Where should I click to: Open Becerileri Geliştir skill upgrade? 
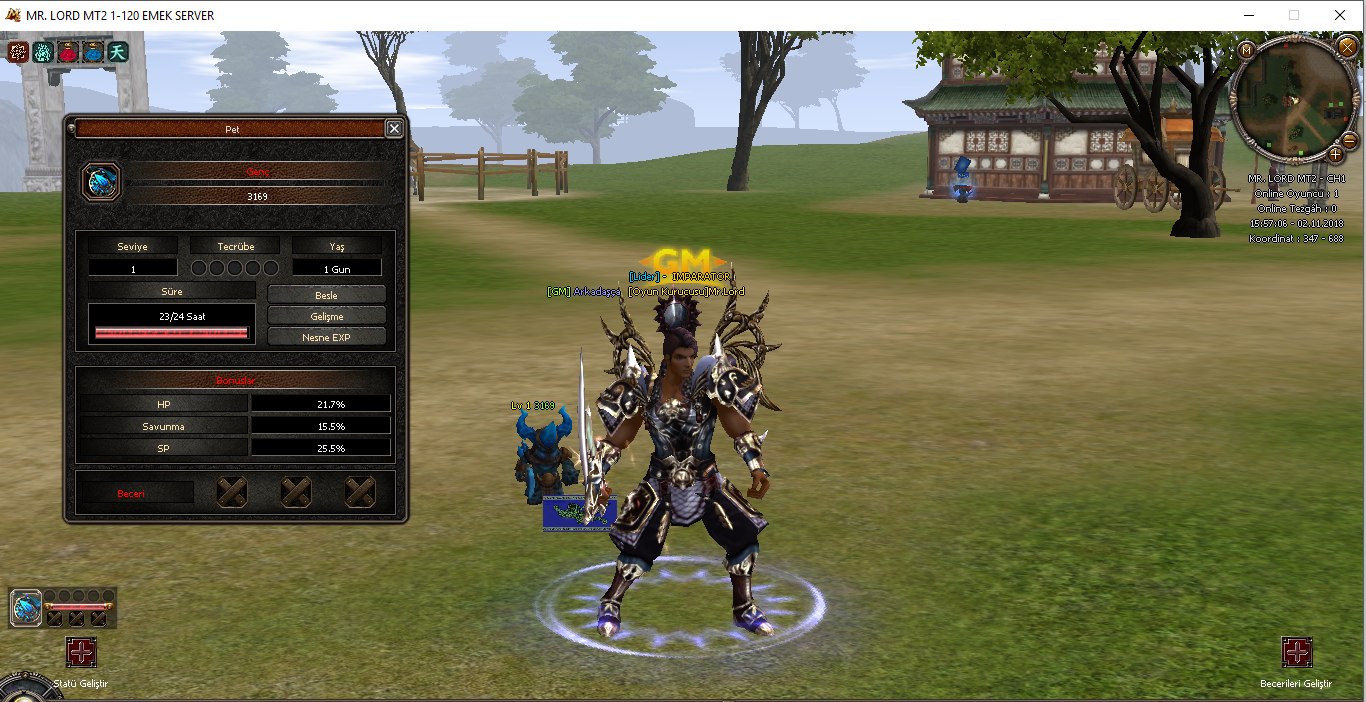coord(1297,653)
